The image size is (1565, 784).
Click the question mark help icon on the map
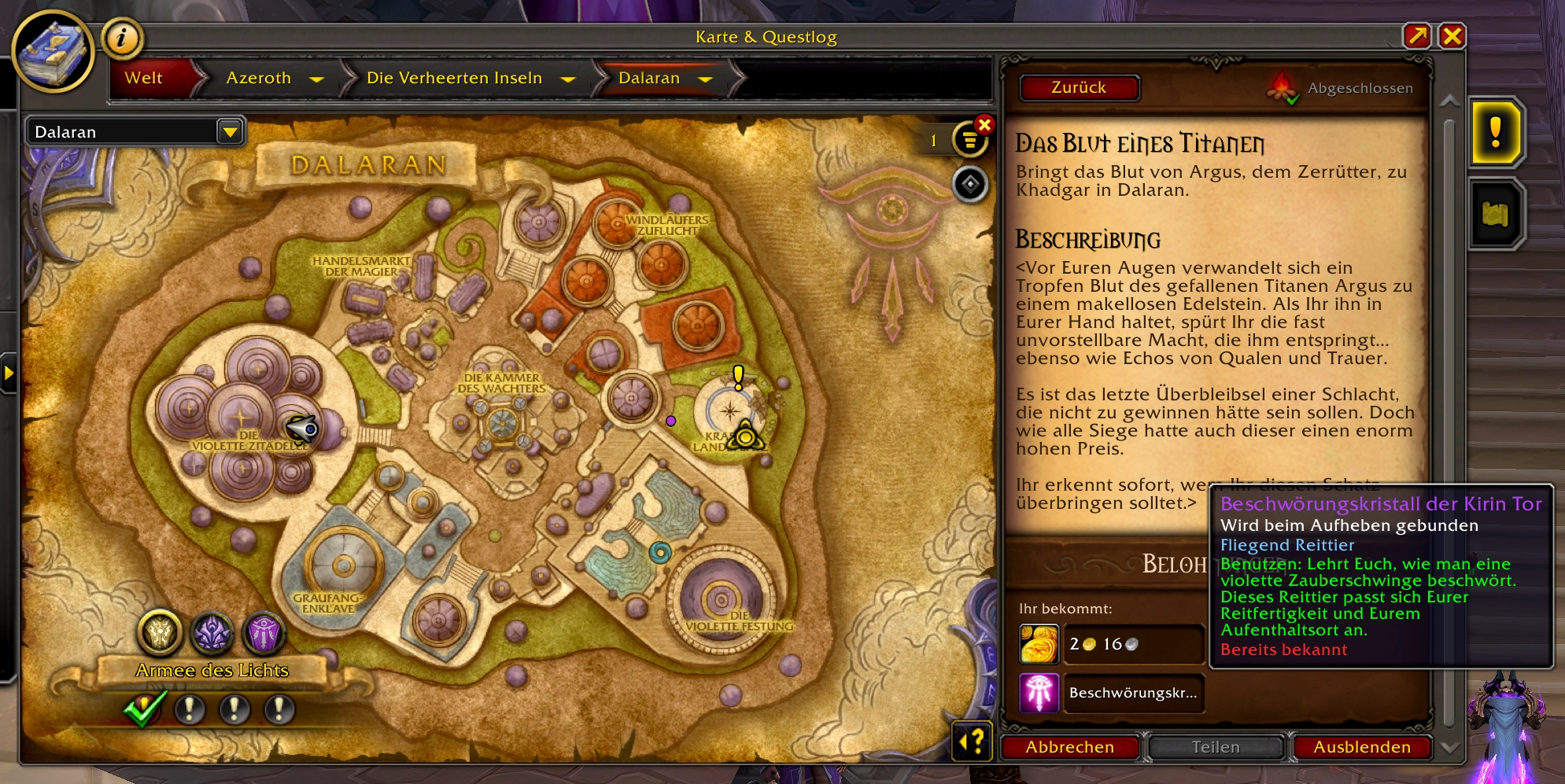point(970,740)
